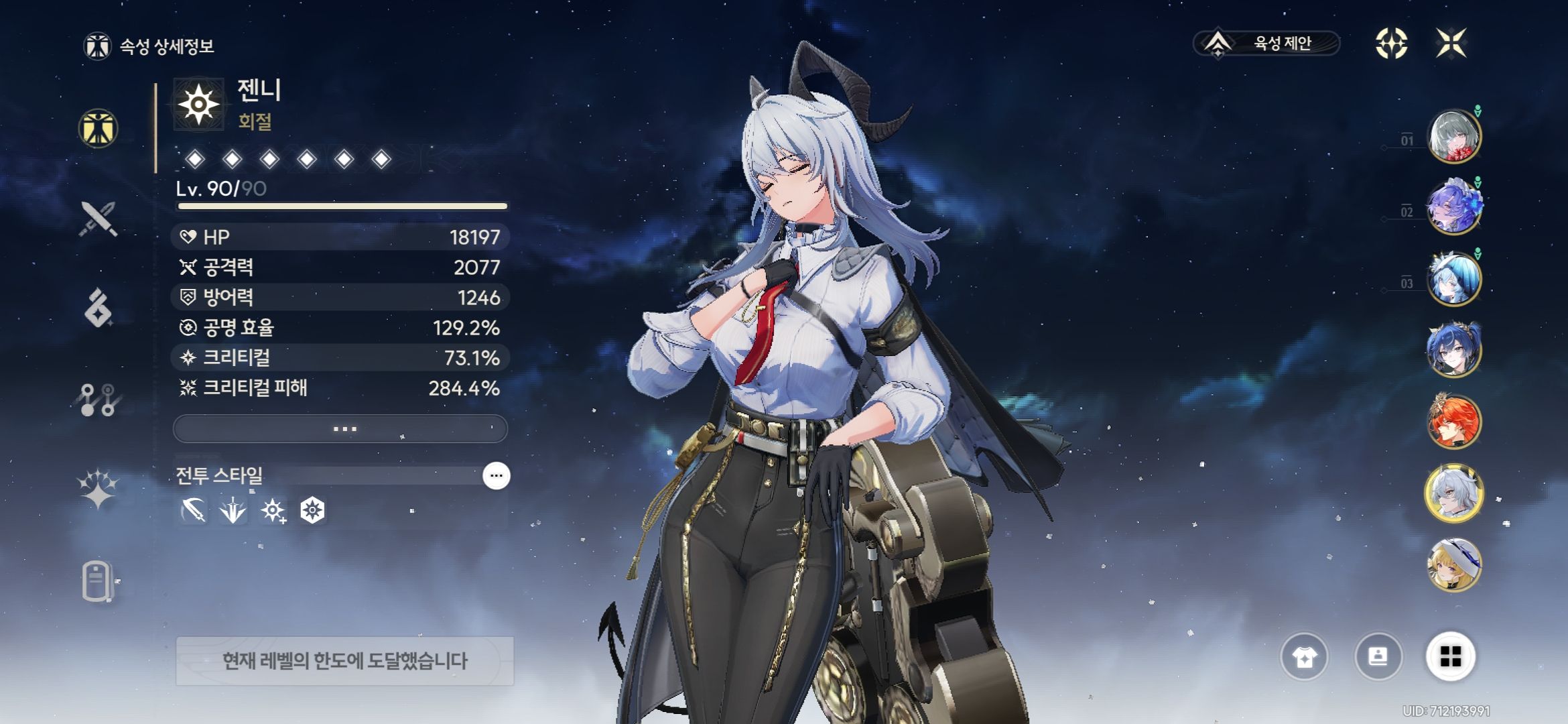Select the gray-haired character in team slot 01
The height and width of the screenshot is (724, 1568).
click(1453, 137)
